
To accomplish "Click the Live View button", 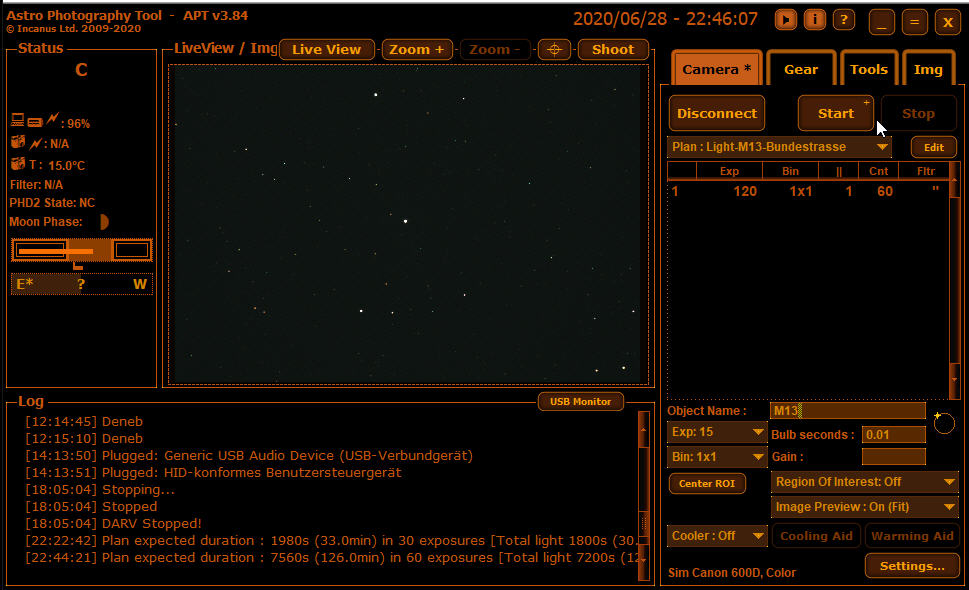I will point(326,50).
